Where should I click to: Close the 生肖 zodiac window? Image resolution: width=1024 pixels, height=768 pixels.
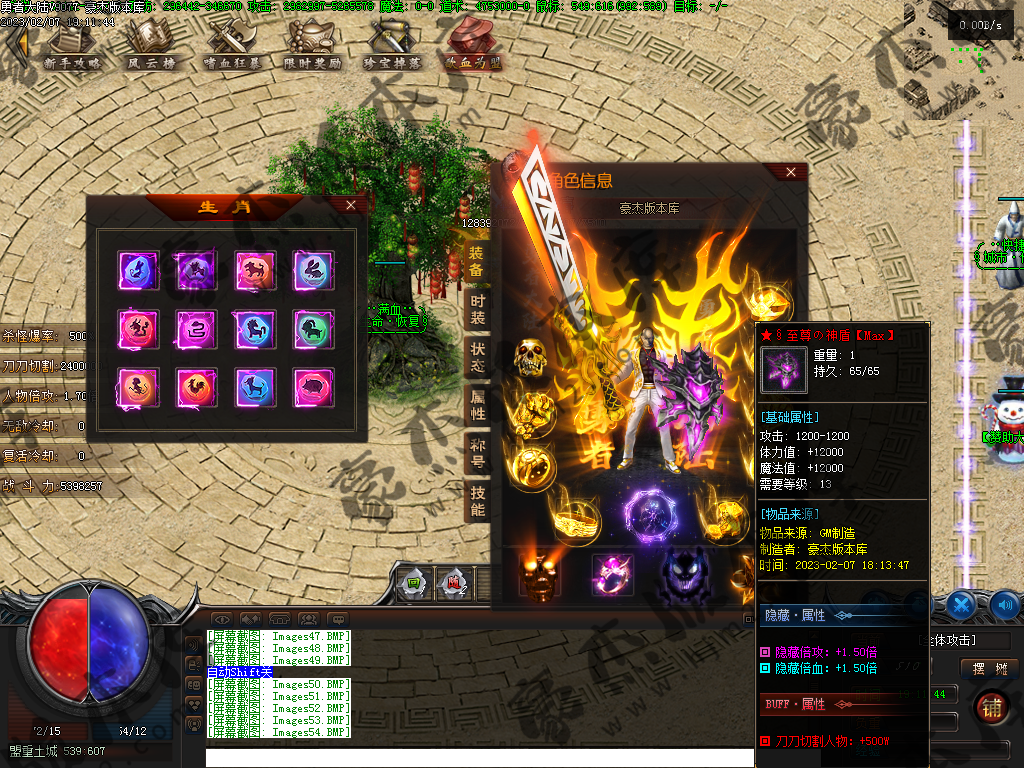click(x=350, y=205)
